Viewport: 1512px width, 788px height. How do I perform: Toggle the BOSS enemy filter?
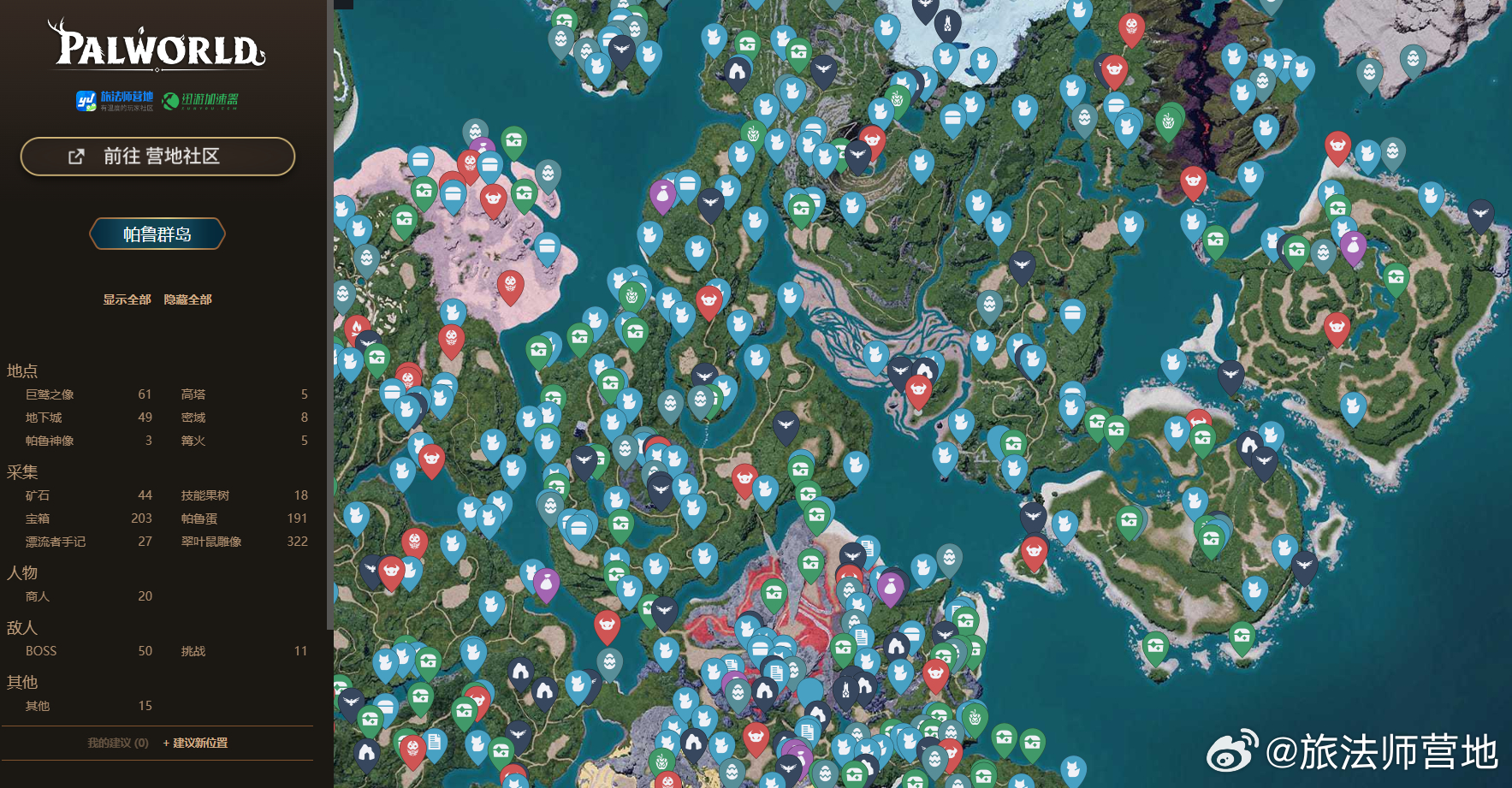[41, 651]
